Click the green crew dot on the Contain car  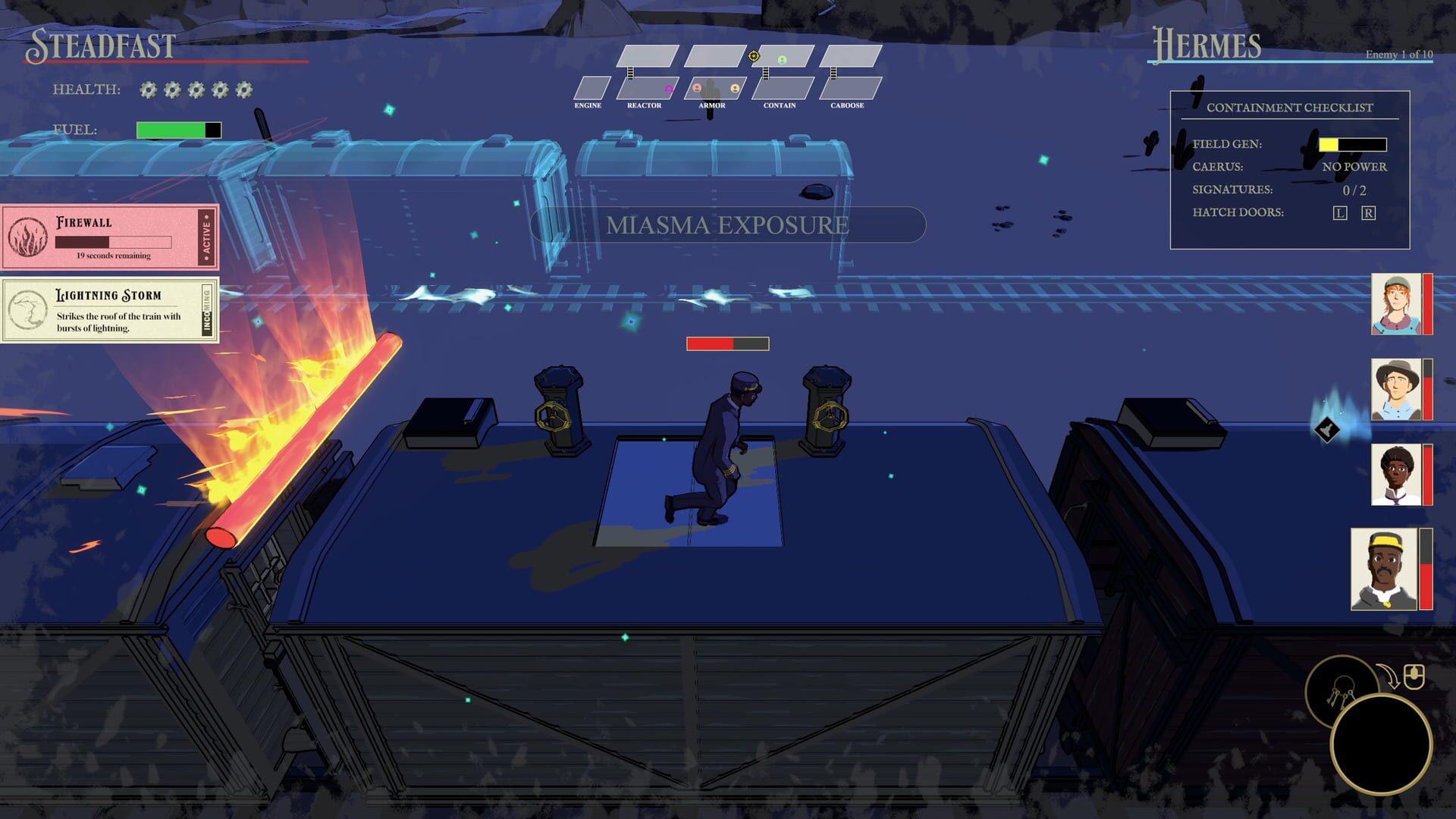point(782,61)
